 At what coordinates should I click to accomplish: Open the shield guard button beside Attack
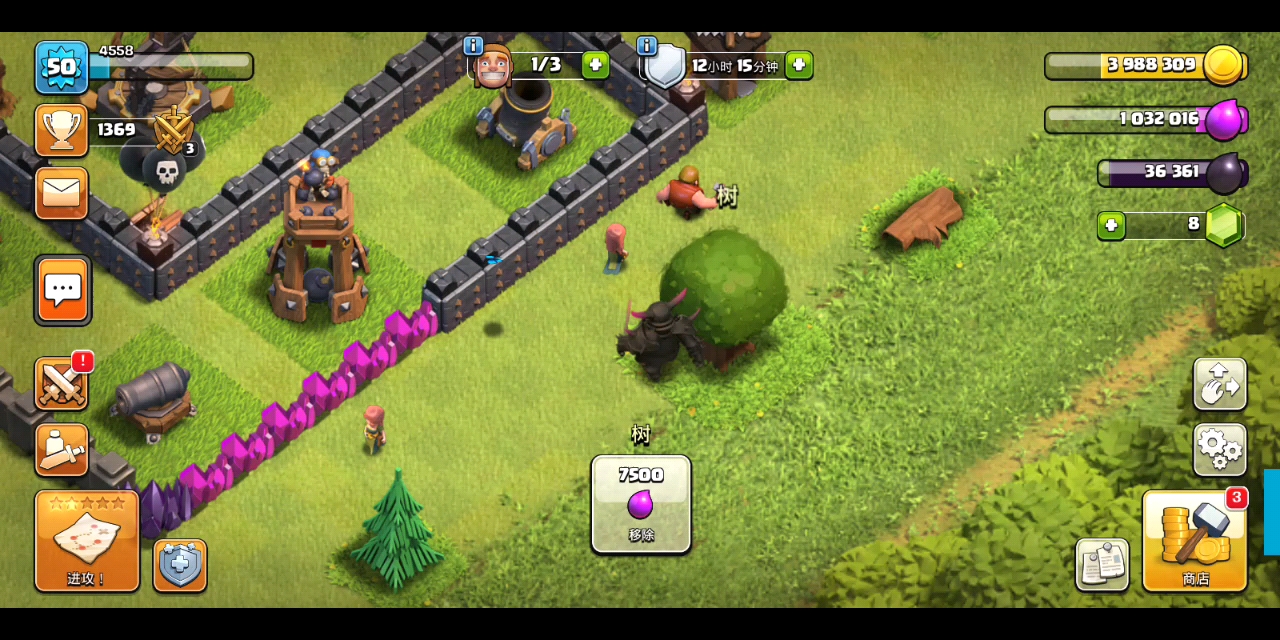click(x=180, y=565)
